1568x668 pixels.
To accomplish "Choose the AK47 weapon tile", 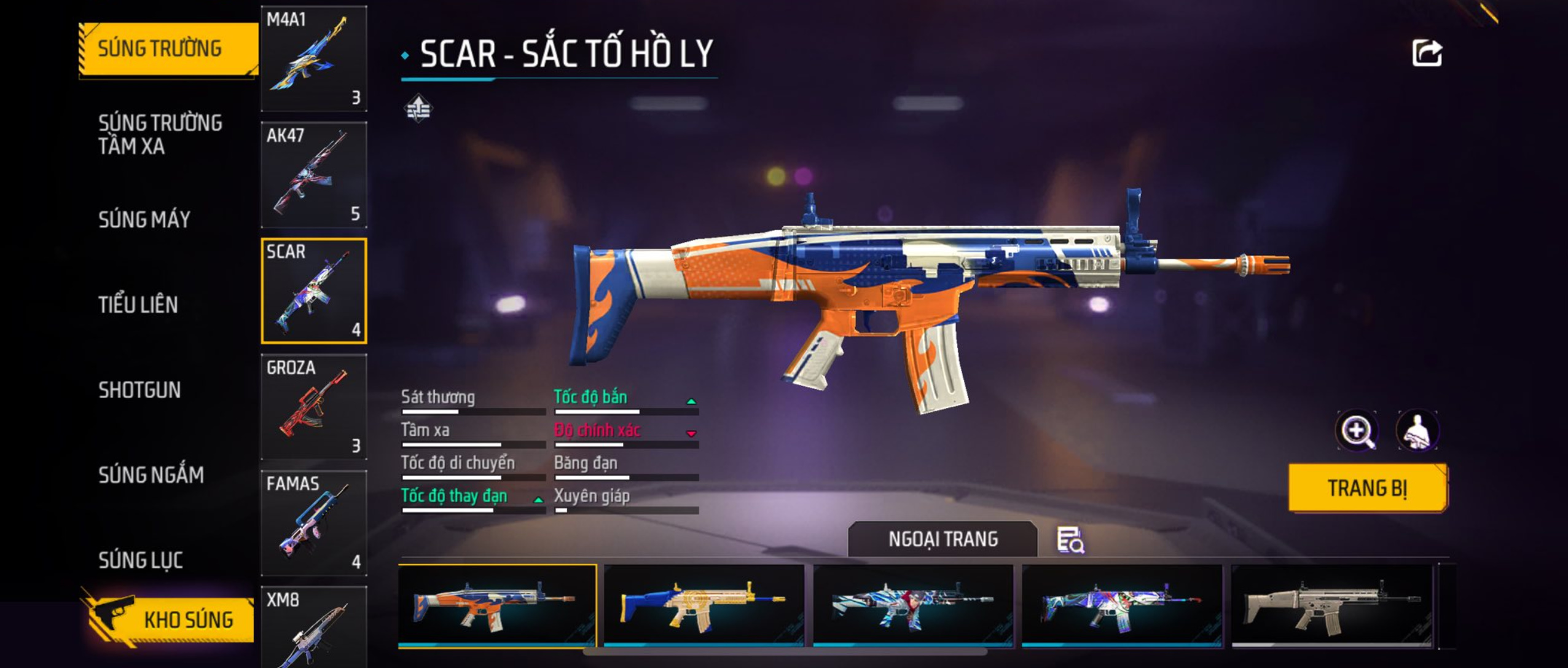I will pos(314,175).
